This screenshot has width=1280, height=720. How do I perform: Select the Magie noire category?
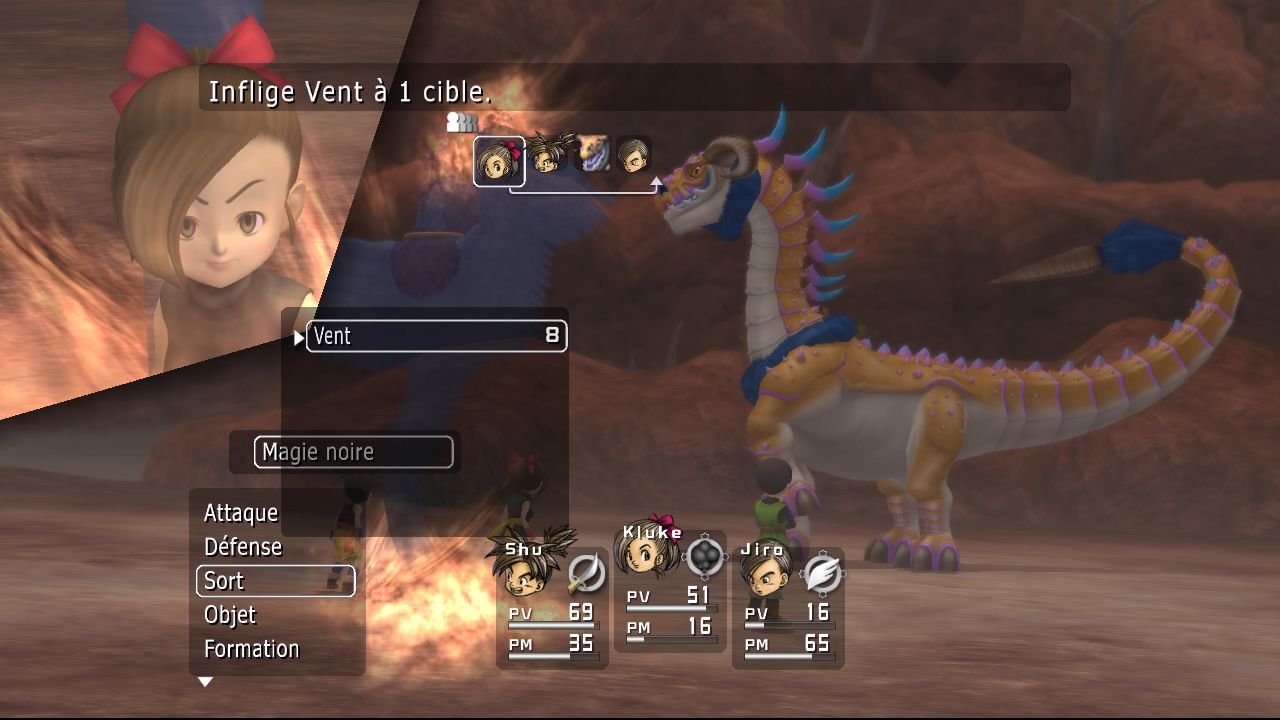click(x=353, y=452)
